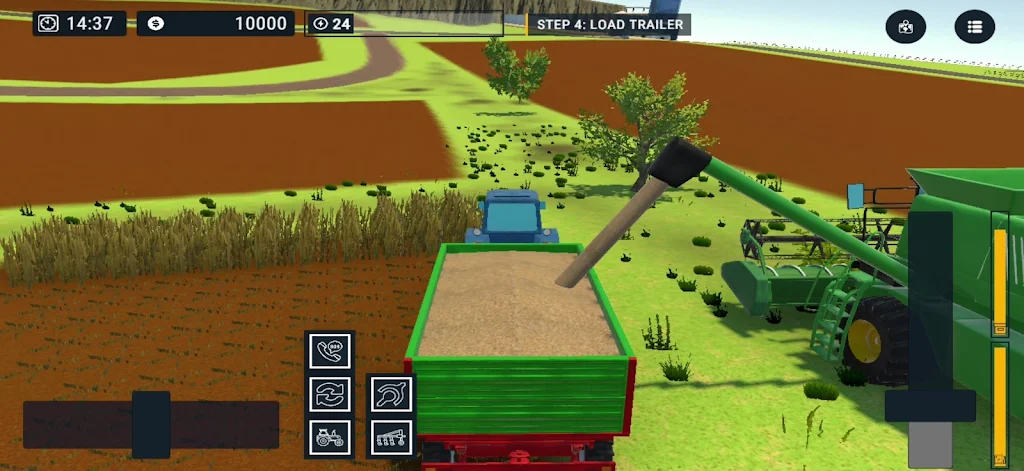This screenshot has width=1024, height=471.
Task: Click the steering slider handle
Action: [x=151, y=424]
